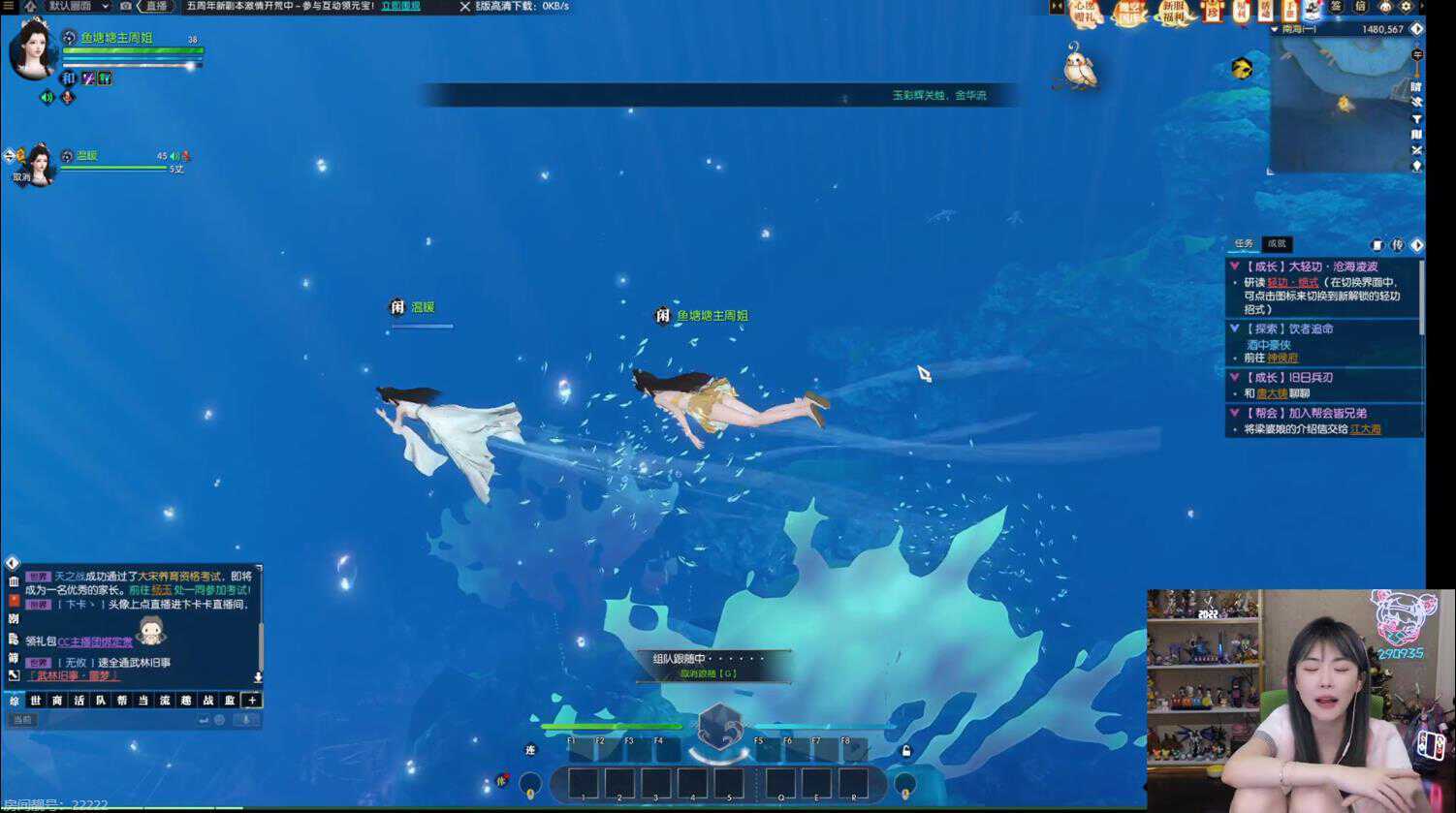1456x813 pixels.
Task: Open the 心悦赠礼 gift icon
Action: pos(1084,12)
